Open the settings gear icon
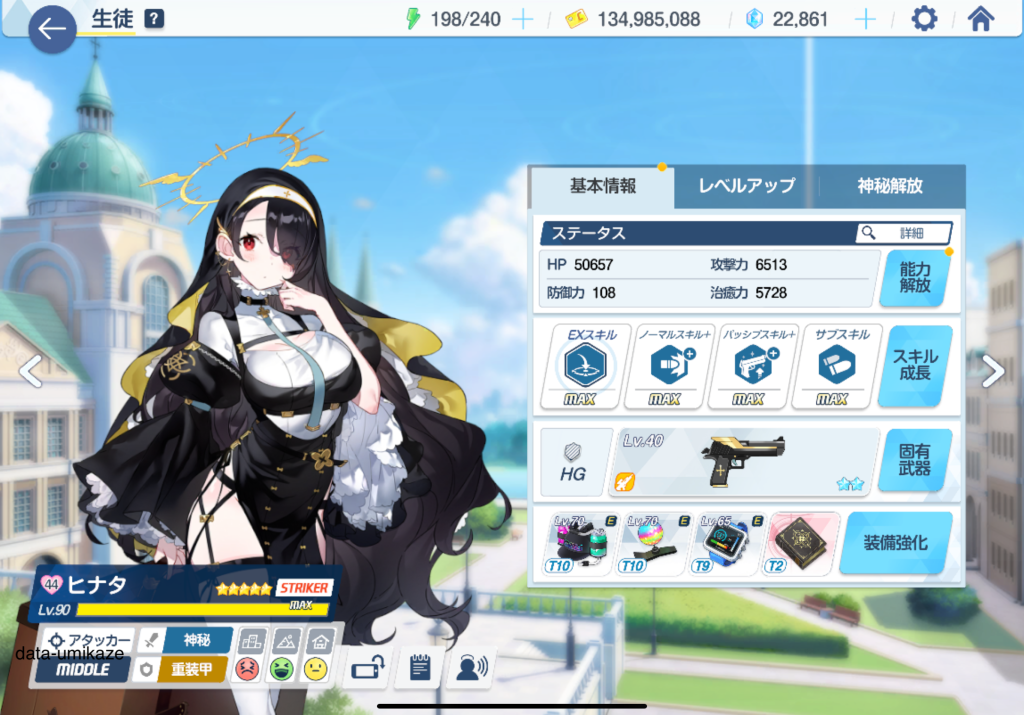Screen dimensions: 1024x715 click(x=924, y=20)
